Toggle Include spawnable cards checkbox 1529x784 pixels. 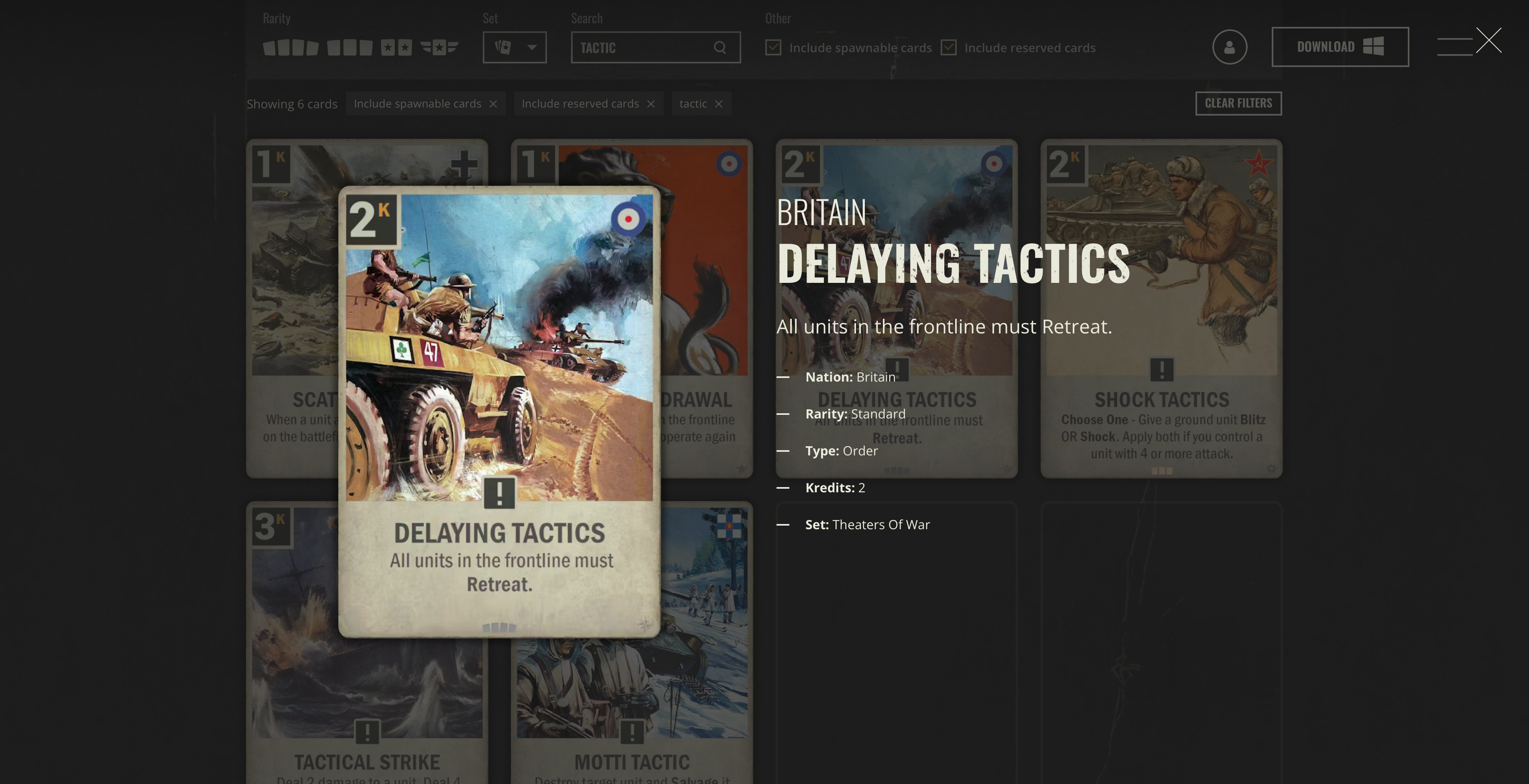tap(773, 47)
